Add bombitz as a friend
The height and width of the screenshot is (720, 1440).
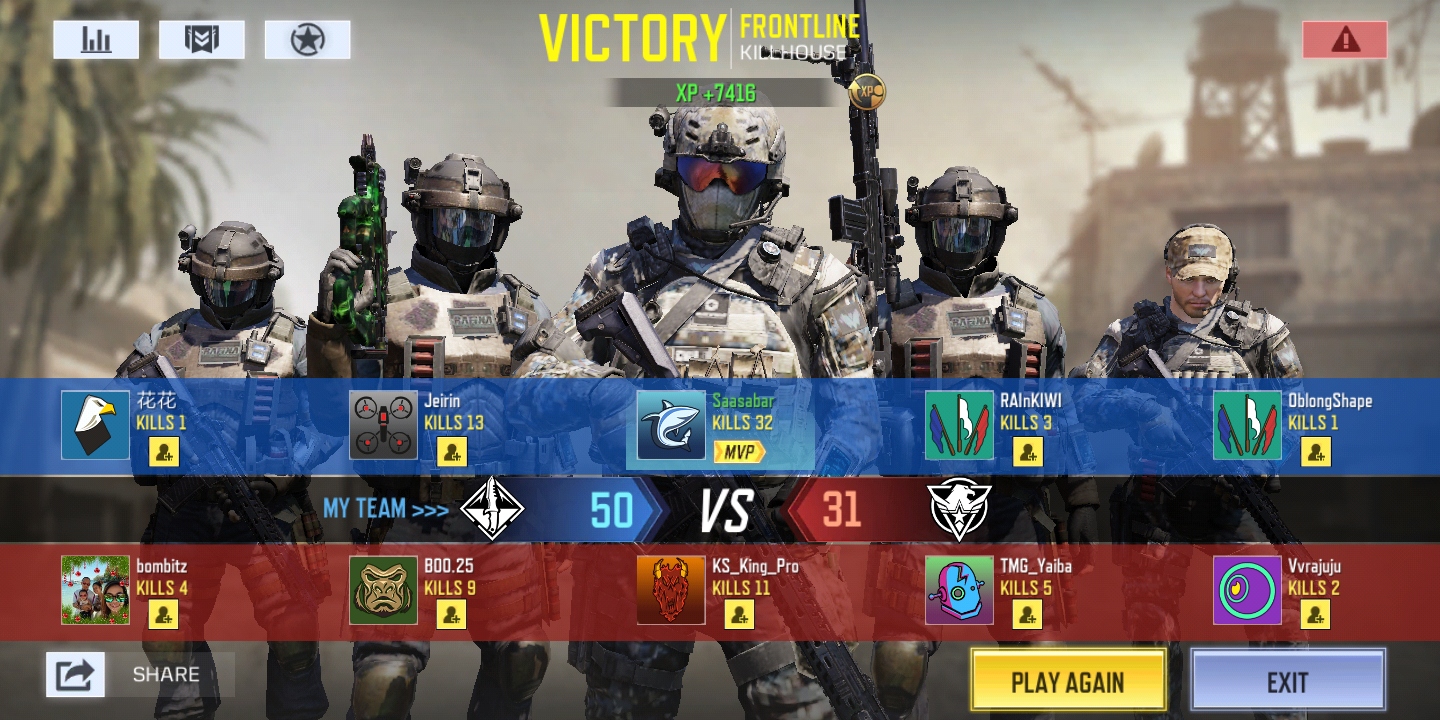164,615
